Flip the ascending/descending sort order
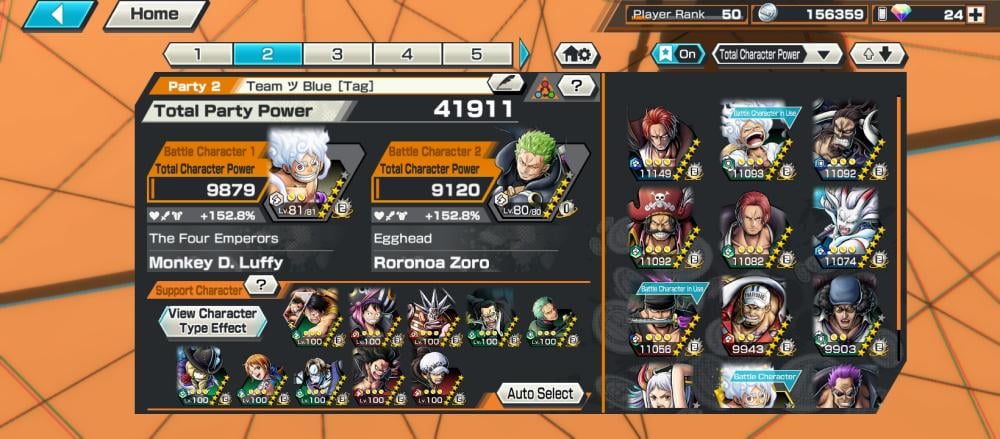1000x439 pixels. pyautogui.click(x=876, y=54)
